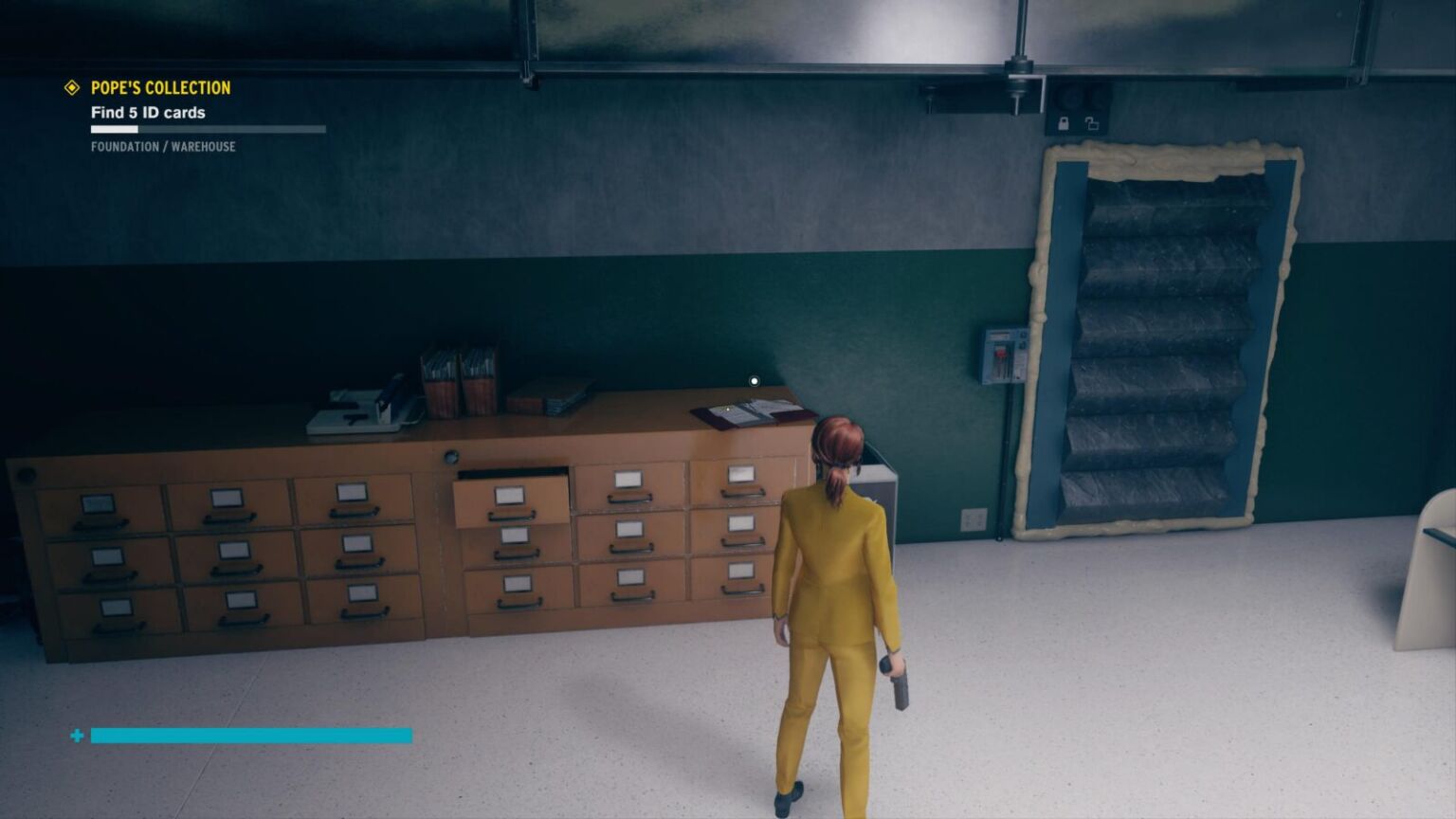
Task: Click the FOUNDATION / WAREHOUSE location label
Action: [x=162, y=147]
